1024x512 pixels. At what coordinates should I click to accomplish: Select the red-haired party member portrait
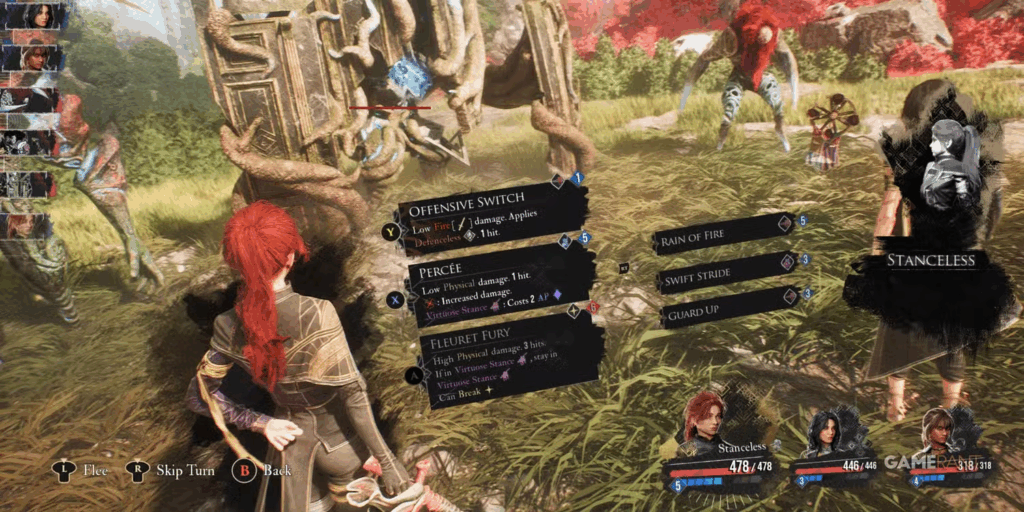click(704, 418)
